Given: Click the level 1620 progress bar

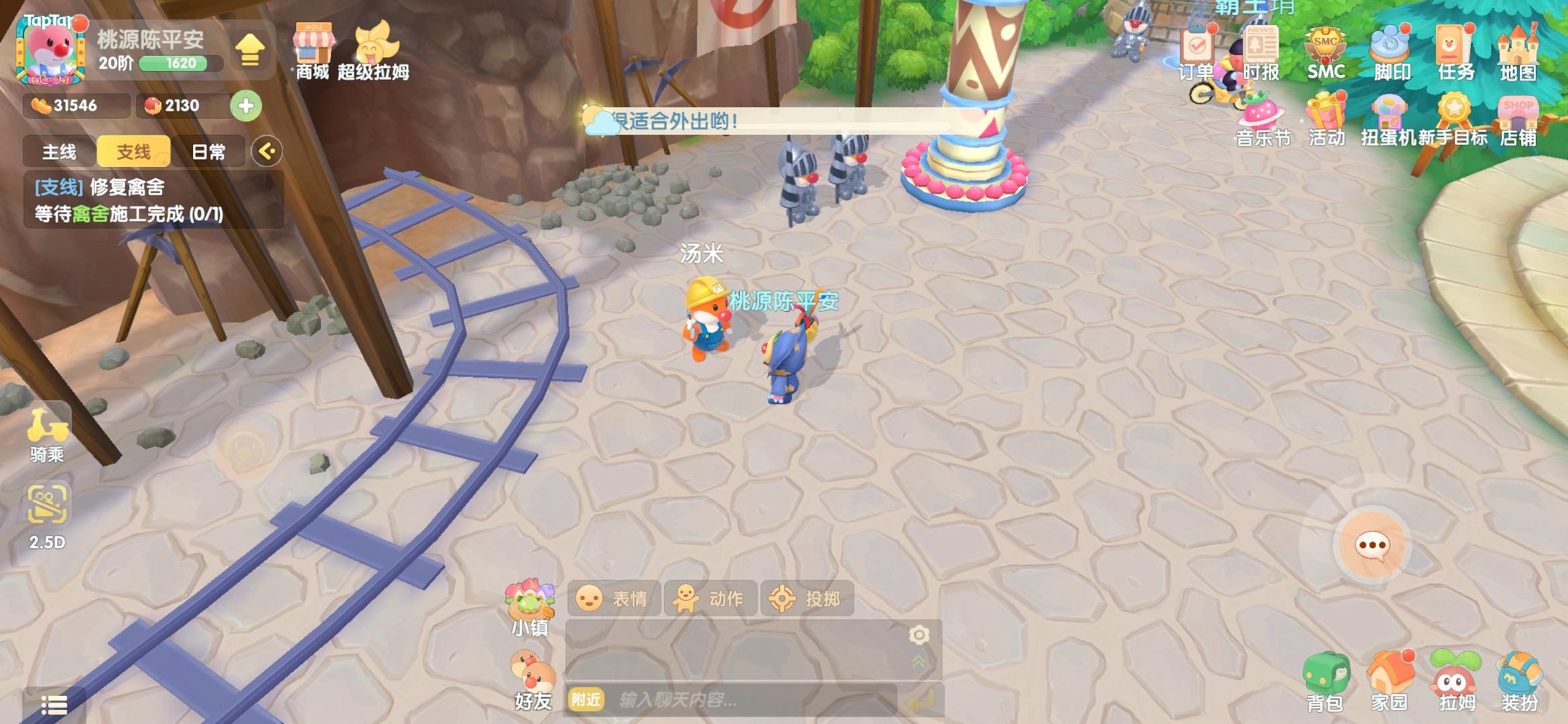Looking at the screenshot, I should [176, 65].
